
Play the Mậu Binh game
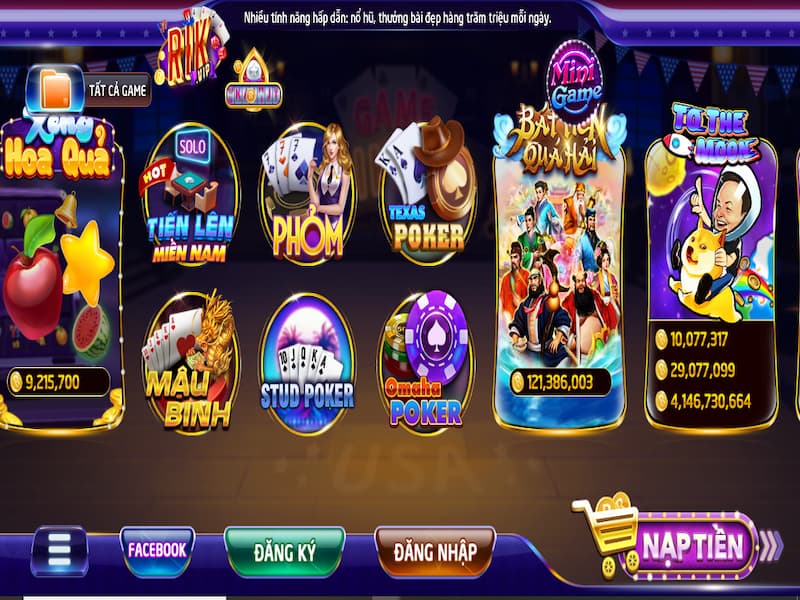190,362
